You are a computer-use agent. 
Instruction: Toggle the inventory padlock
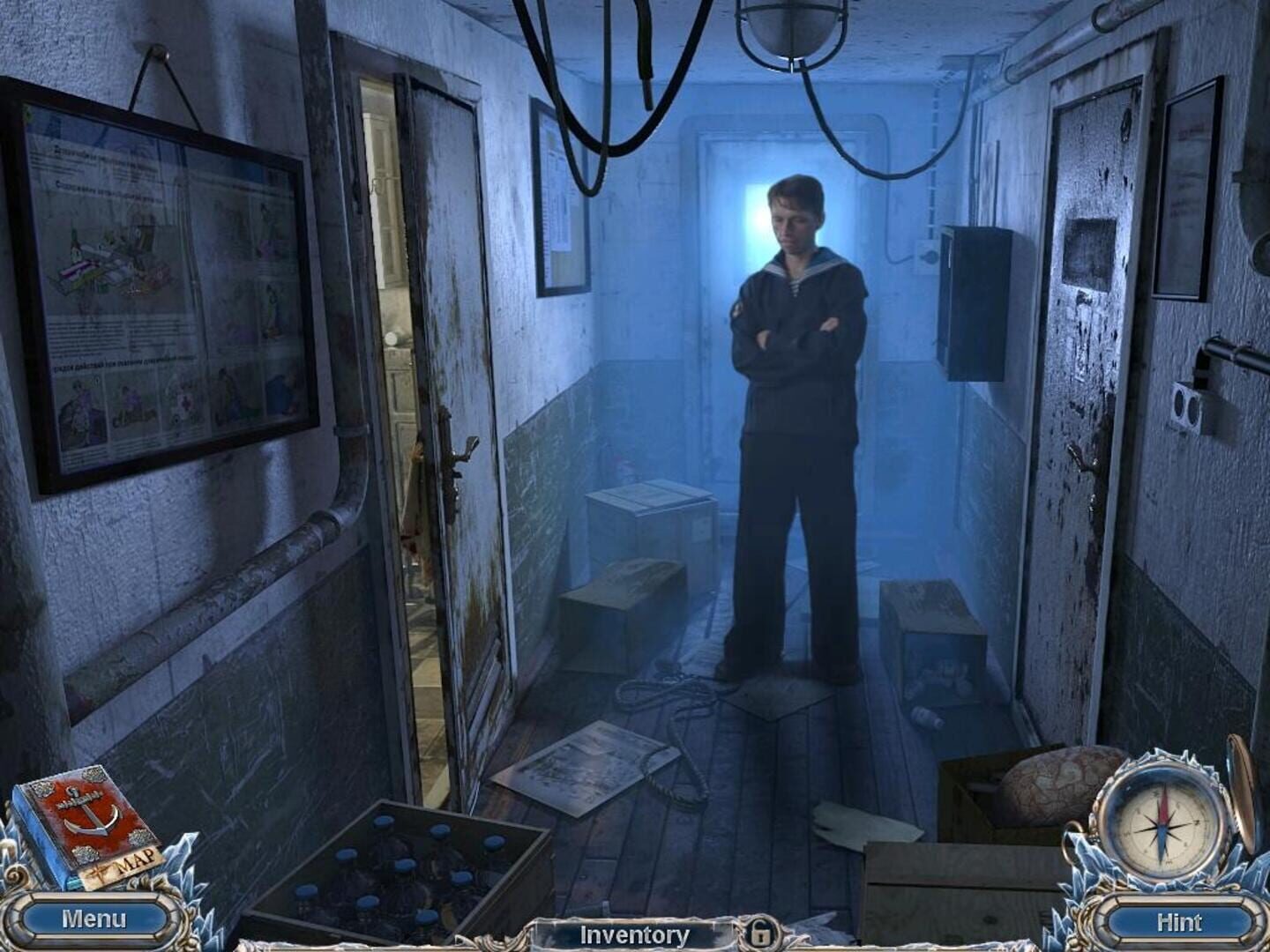pos(763,934)
